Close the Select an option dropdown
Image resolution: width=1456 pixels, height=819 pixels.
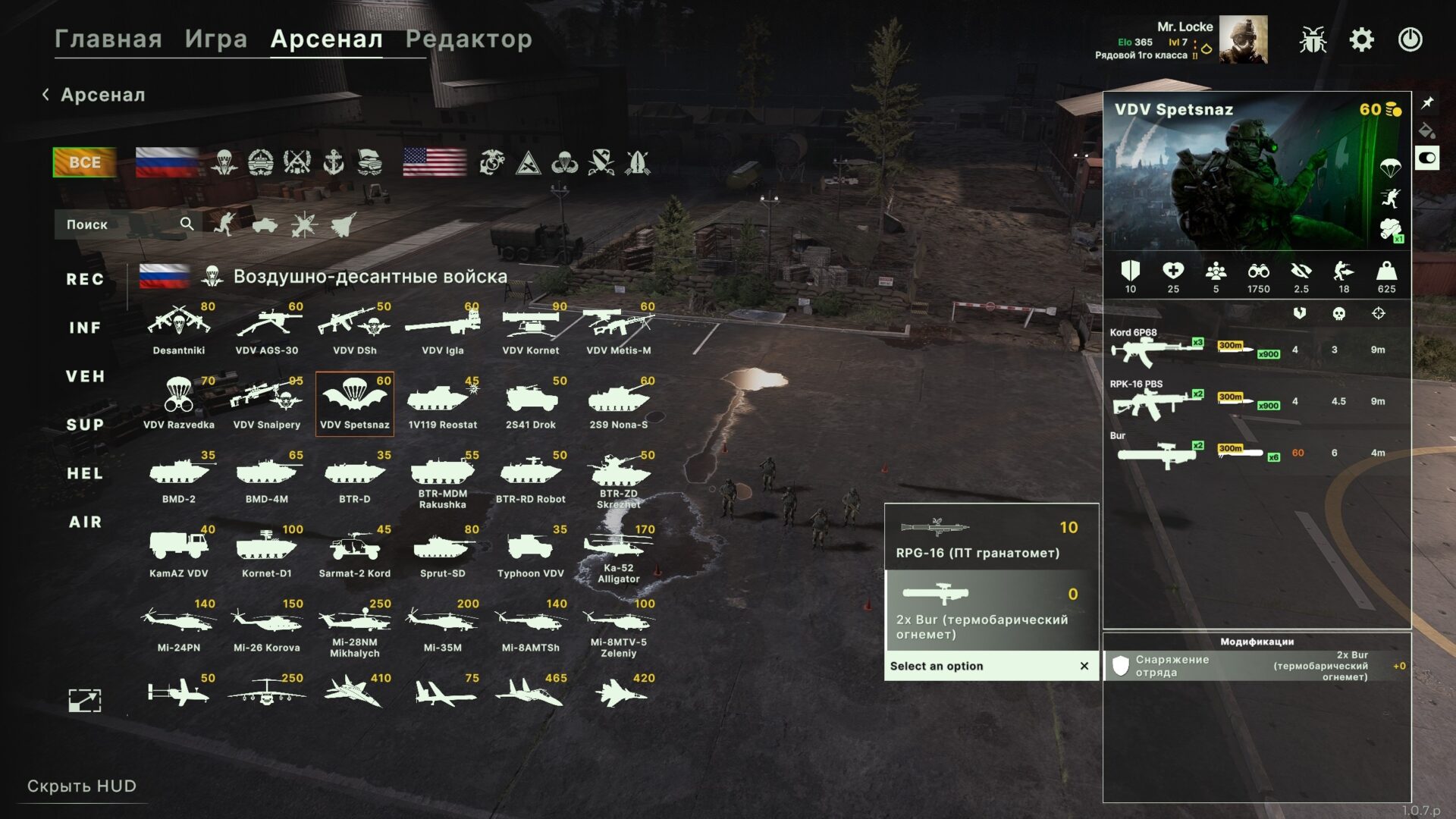pyautogui.click(x=1084, y=666)
